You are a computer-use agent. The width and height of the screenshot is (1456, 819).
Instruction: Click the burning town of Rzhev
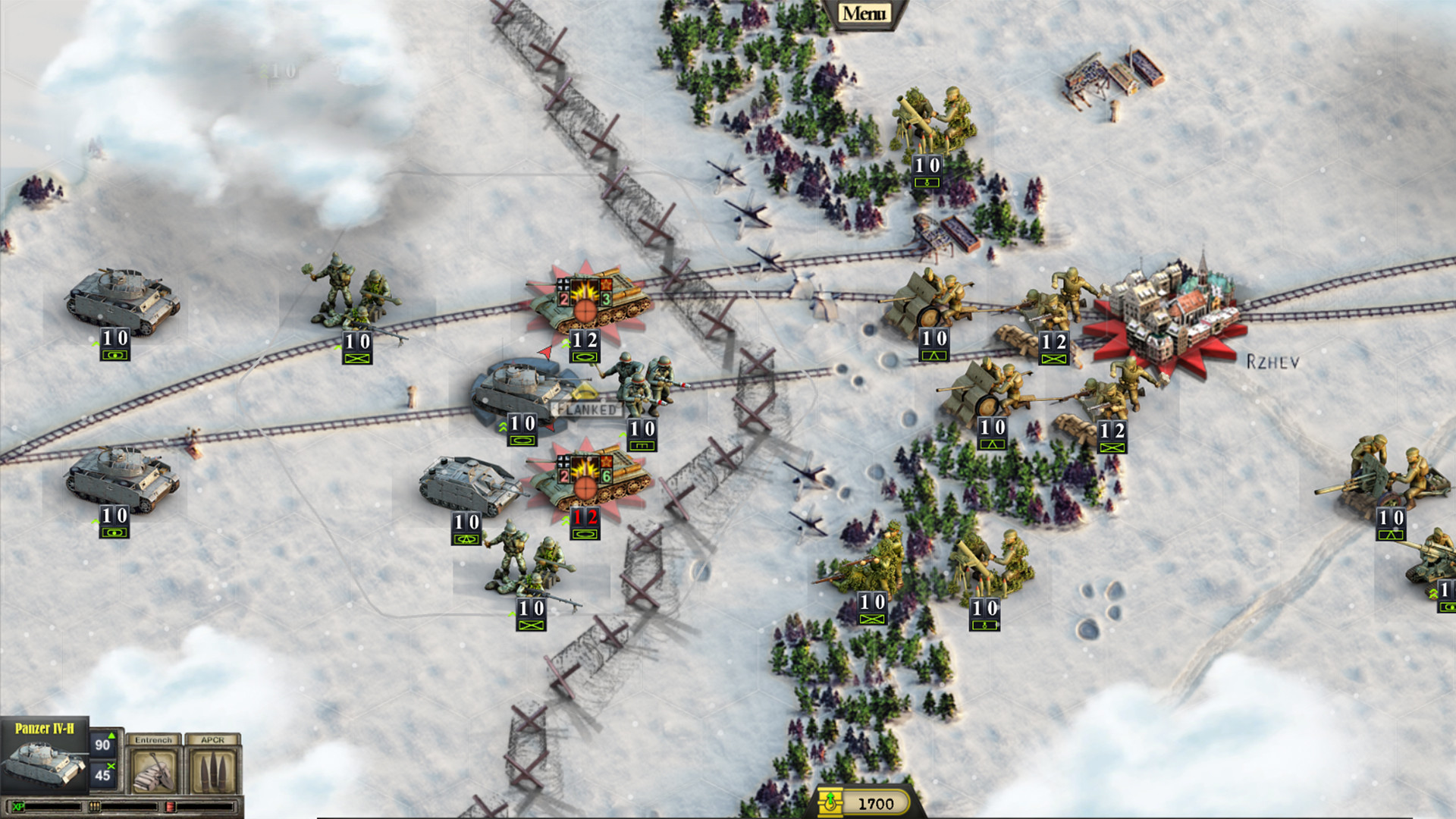pyautogui.click(x=1174, y=307)
